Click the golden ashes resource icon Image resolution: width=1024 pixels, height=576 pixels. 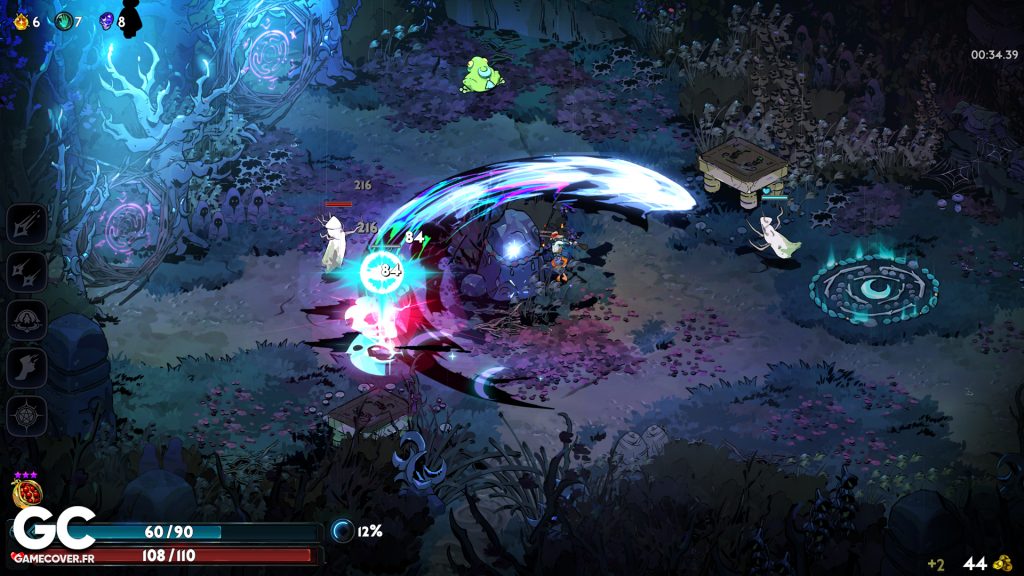[x=19, y=21]
